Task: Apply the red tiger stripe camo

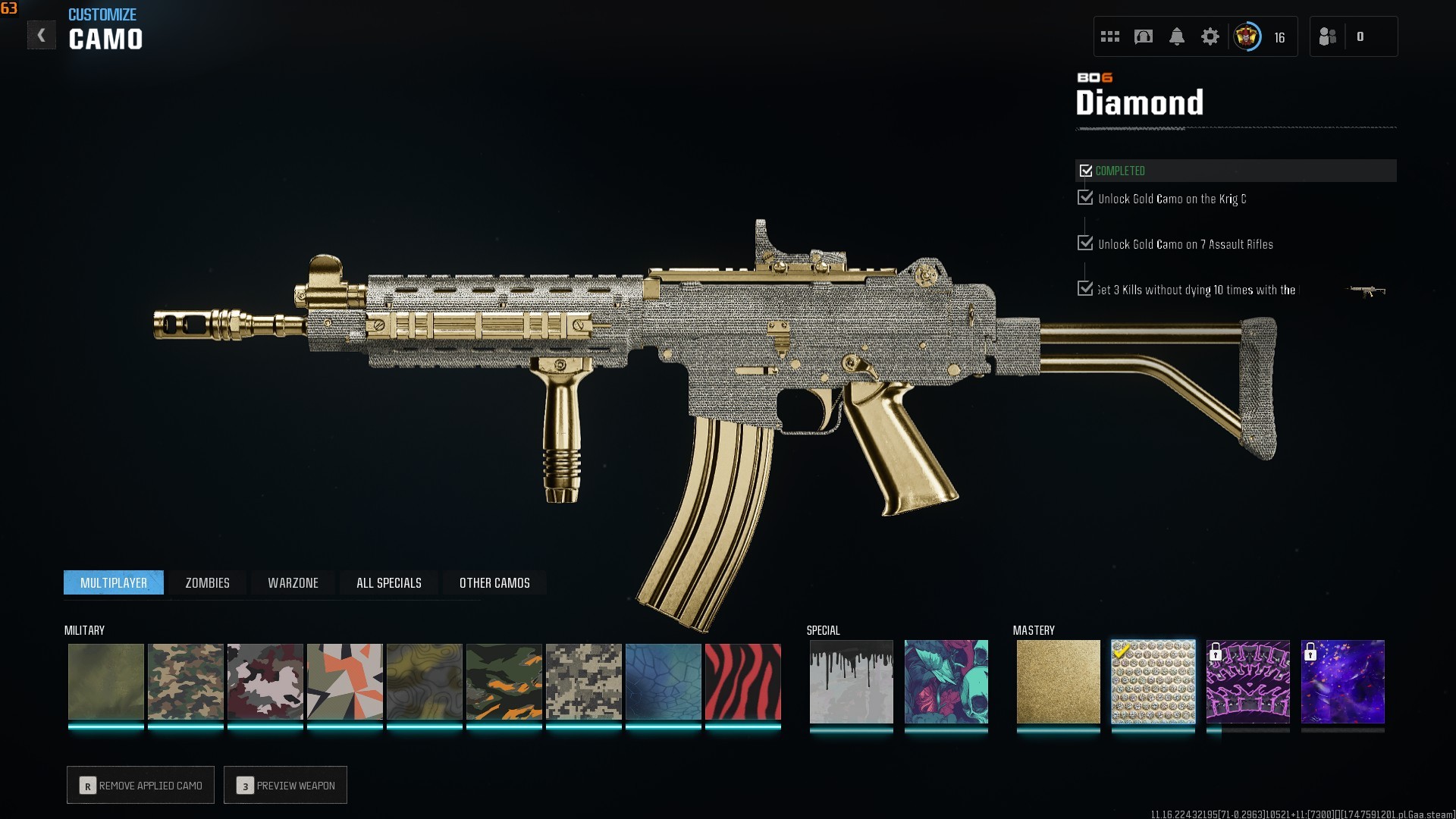Action: click(742, 682)
